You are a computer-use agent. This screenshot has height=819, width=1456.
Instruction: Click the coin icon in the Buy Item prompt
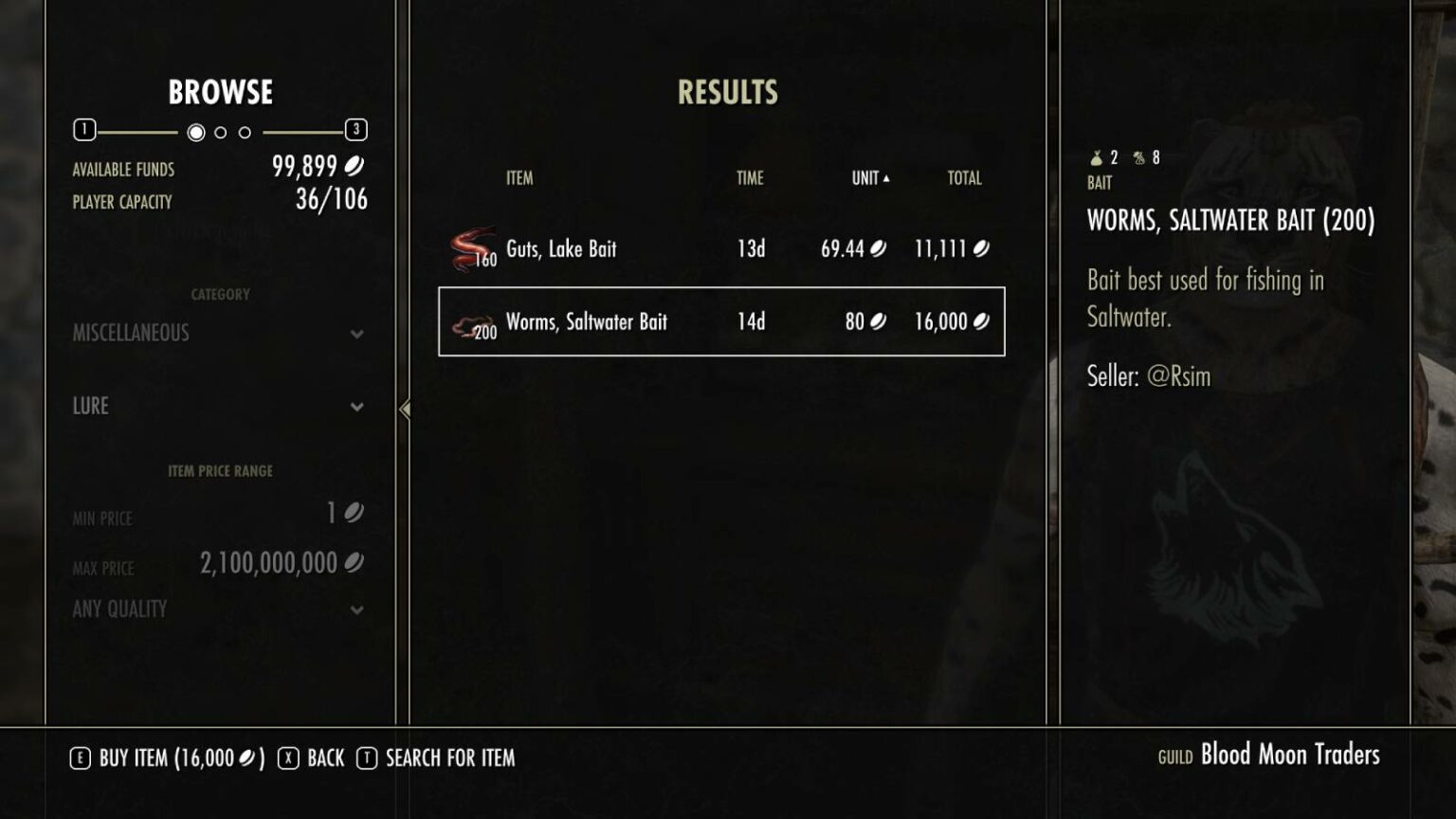pos(248,757)
